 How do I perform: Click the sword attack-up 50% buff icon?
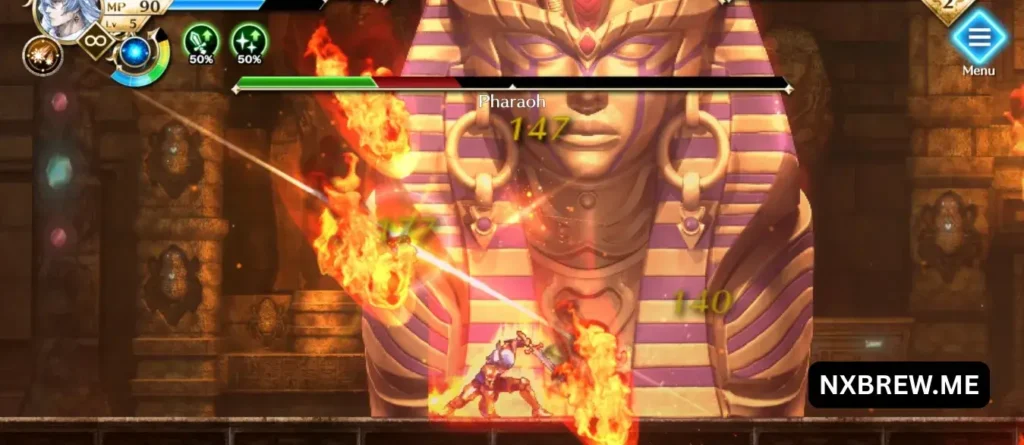tap(201, 41)
